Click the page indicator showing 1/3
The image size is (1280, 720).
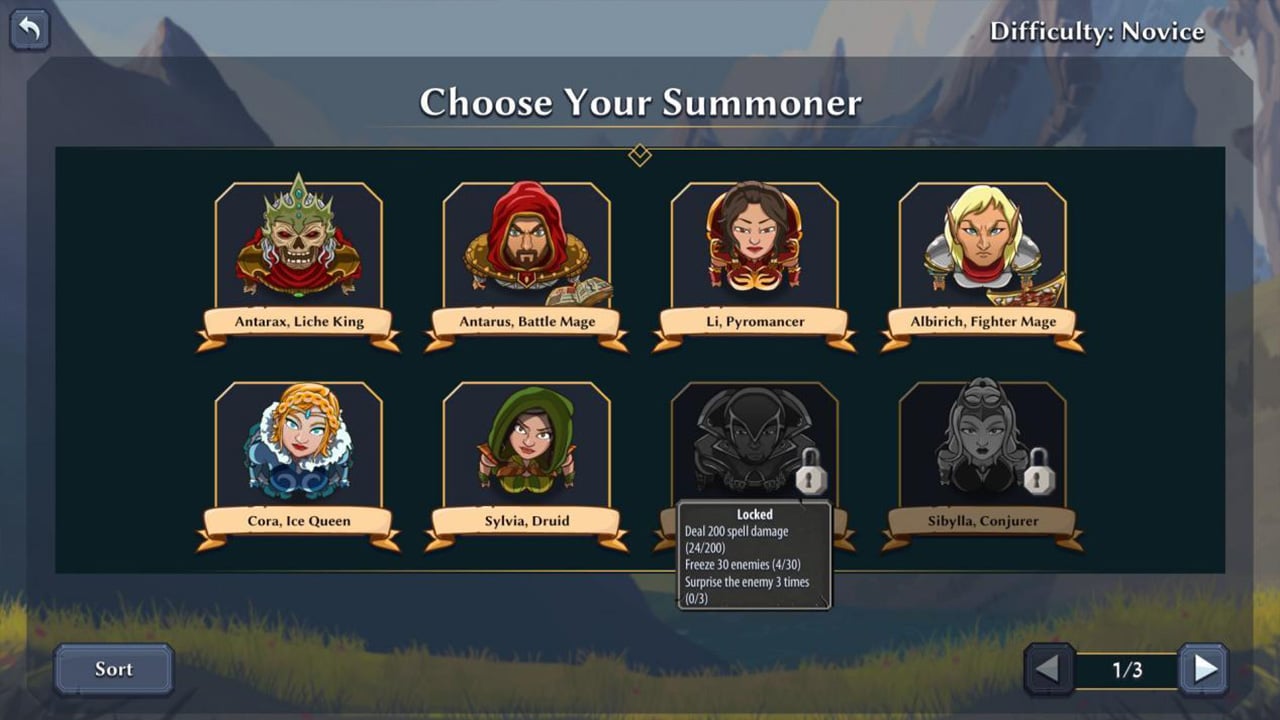pos(1131,669)
